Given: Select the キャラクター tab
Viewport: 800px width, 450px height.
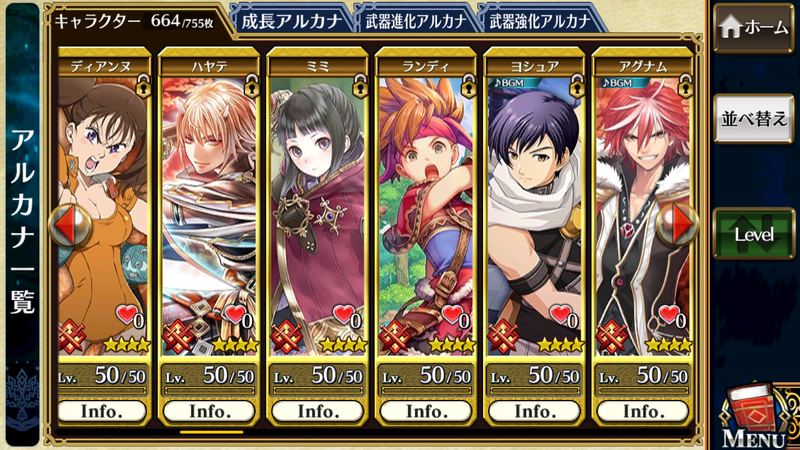Looking at the screenshot, I should (x=140, y=19).
